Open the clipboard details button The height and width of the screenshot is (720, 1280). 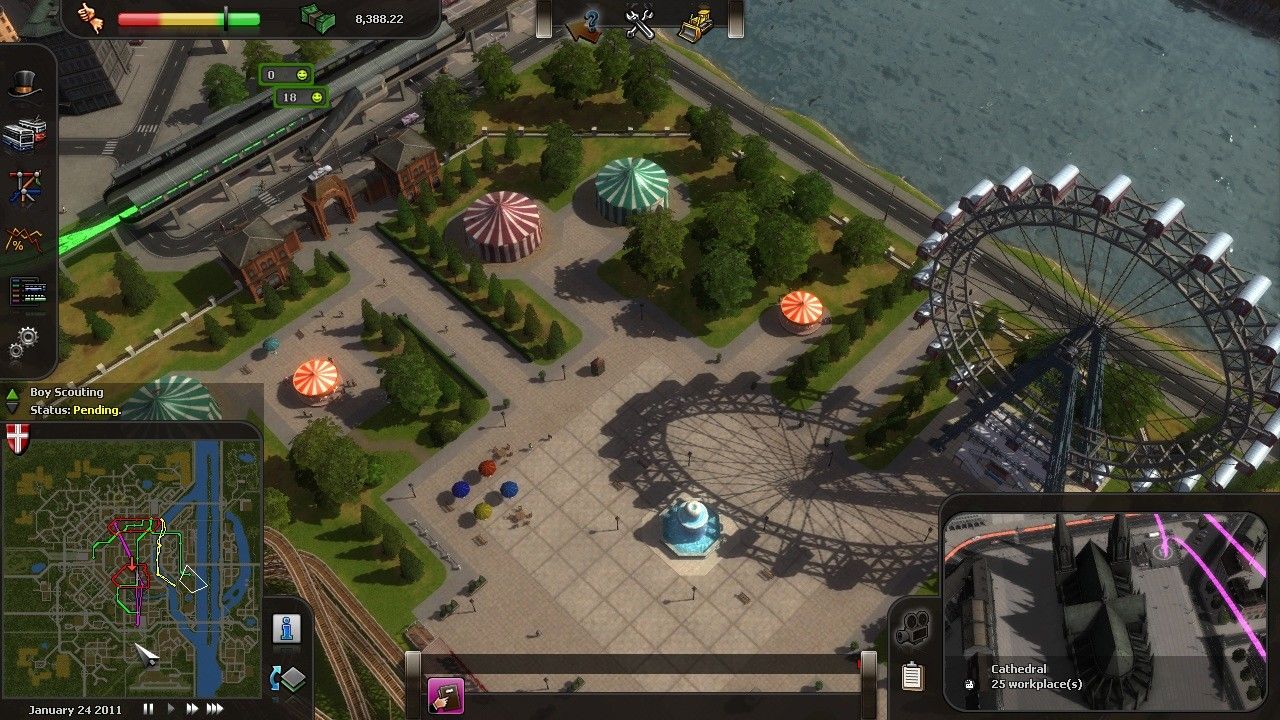pos(911,676)
